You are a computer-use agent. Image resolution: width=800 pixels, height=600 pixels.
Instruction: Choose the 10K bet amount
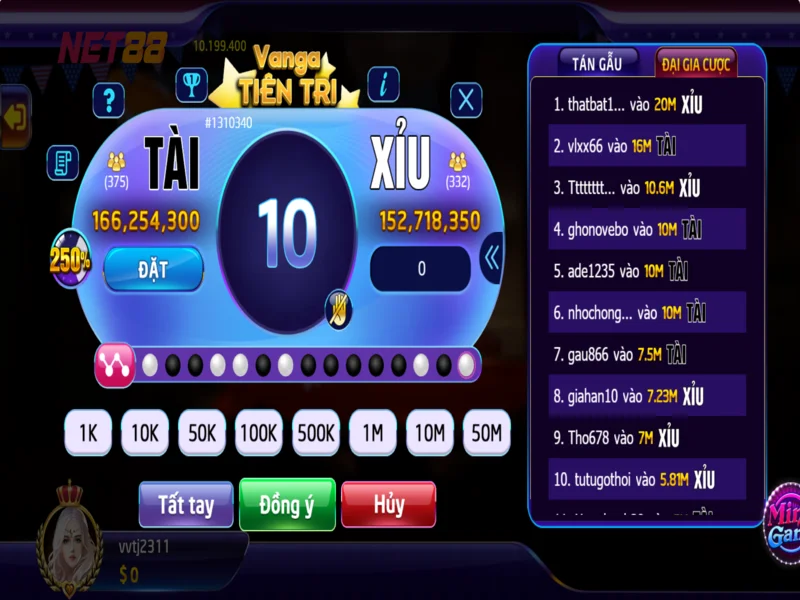(145, 434)
